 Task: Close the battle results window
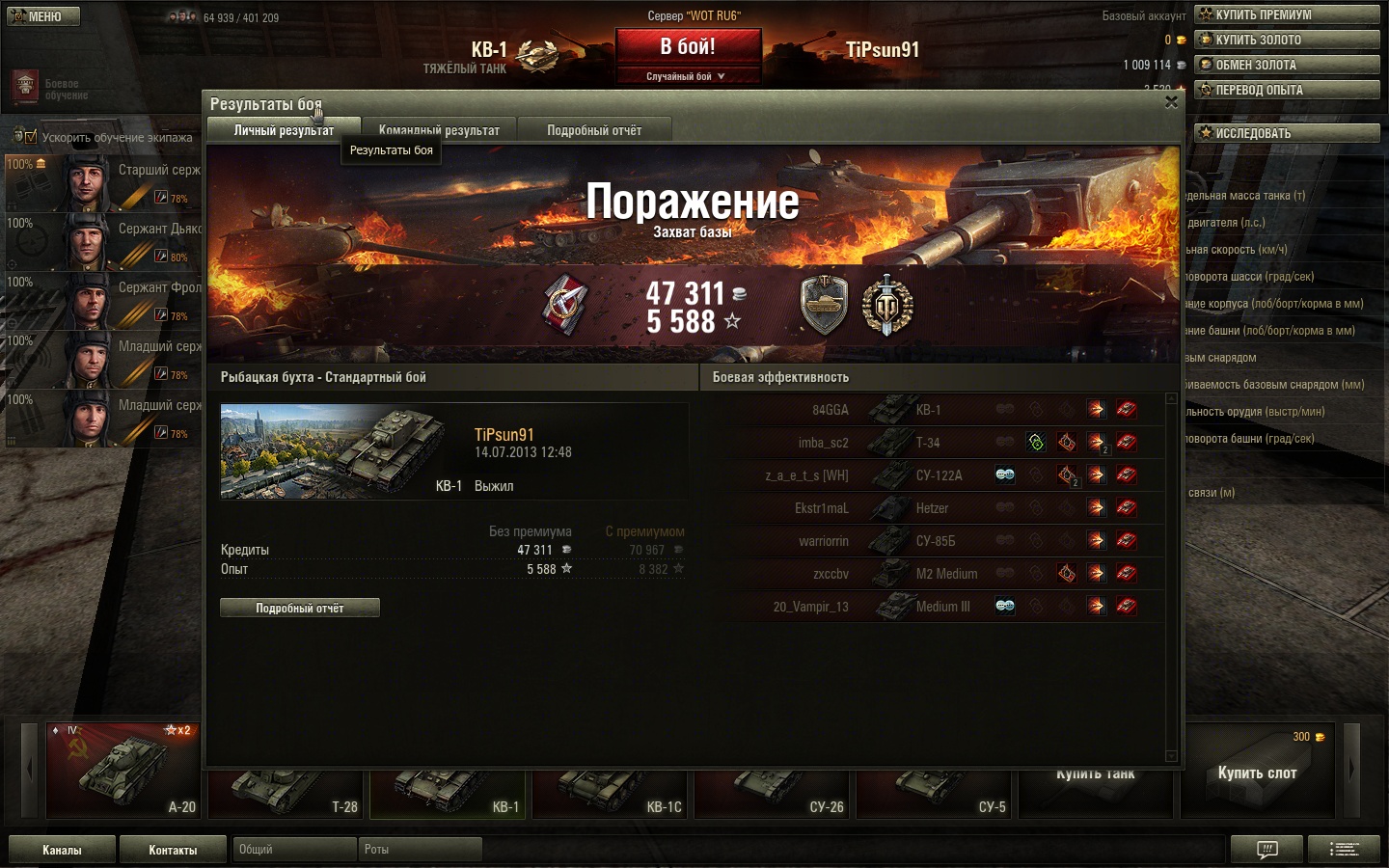tap(1171, 102)
